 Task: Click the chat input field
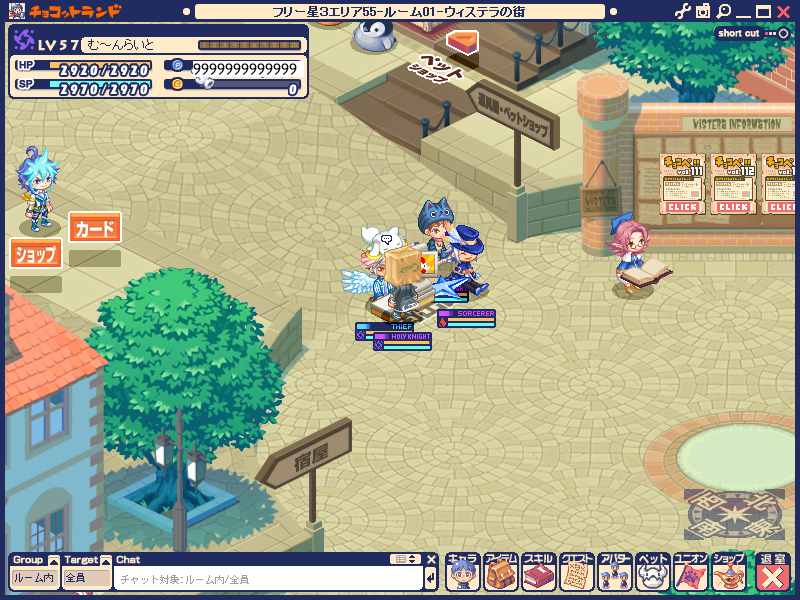pyautogui.click(x=268, y=578)
